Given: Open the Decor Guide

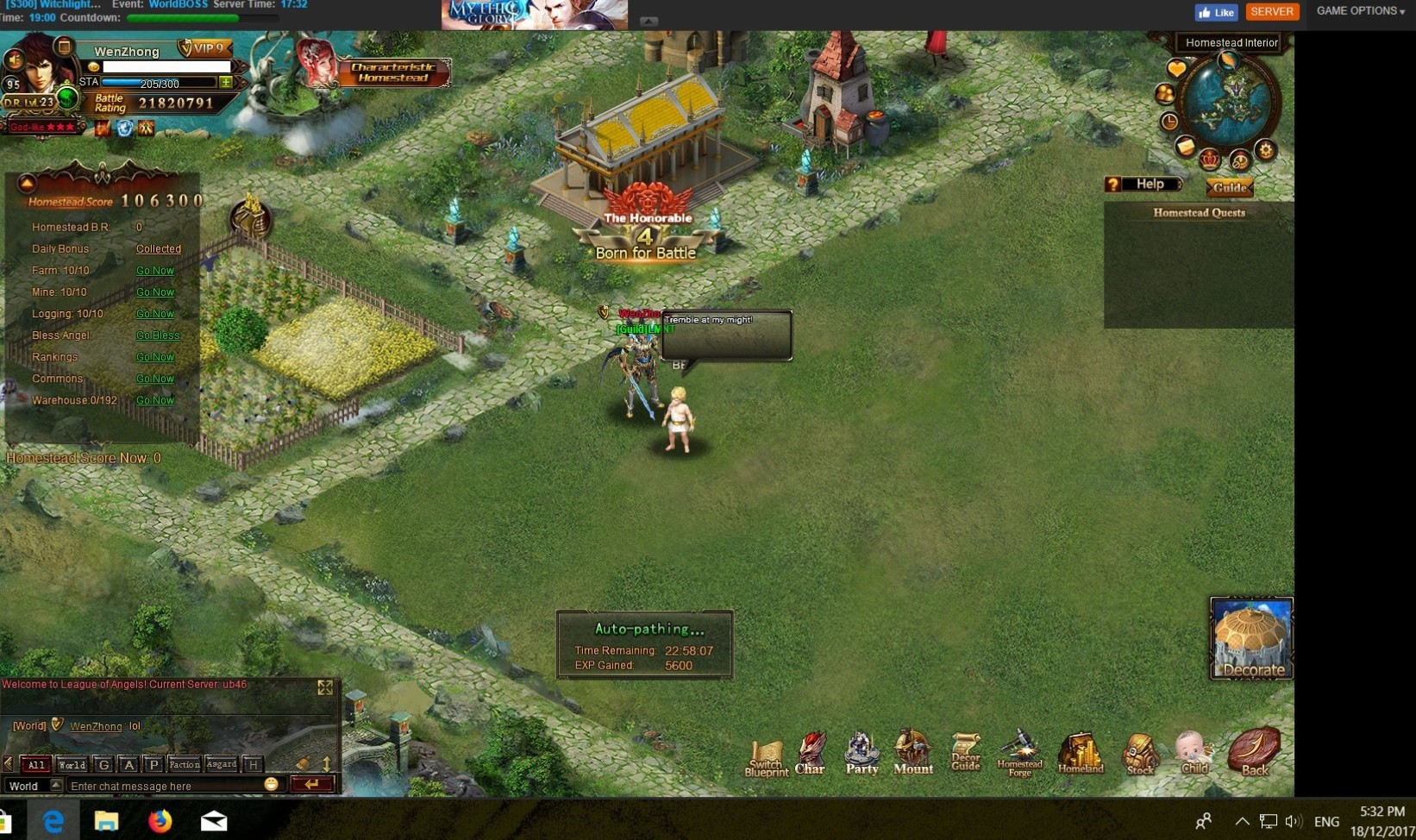Looking at the screenshot, I should pyautogui.click(x=966, y=752).
